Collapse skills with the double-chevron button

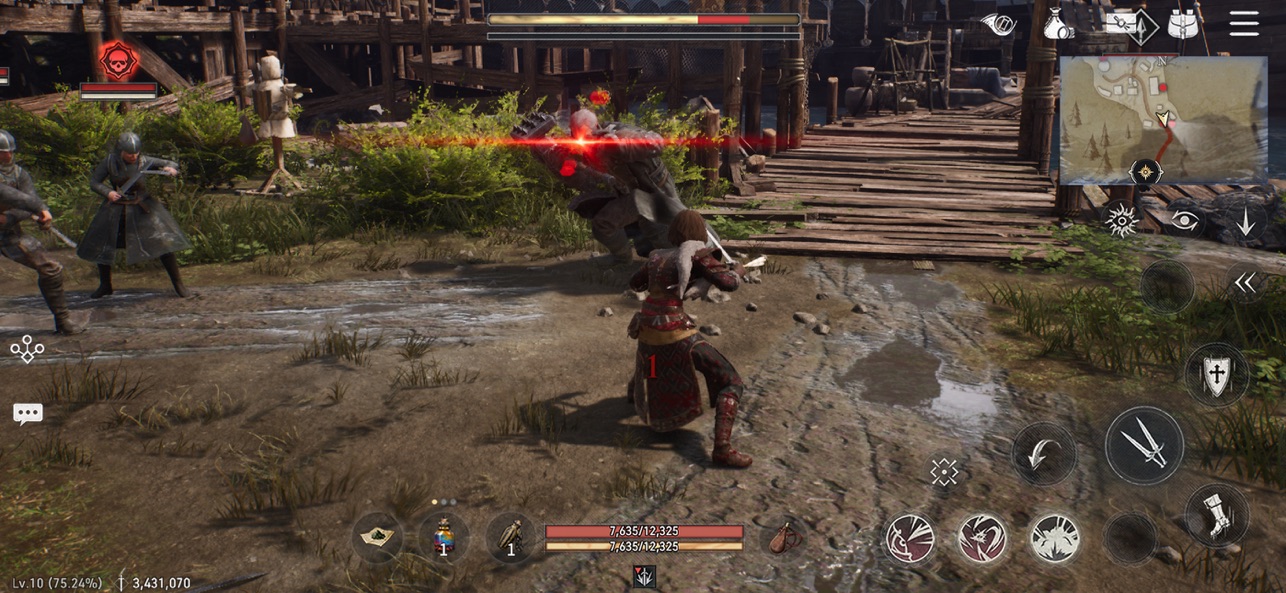point(1244,284)
